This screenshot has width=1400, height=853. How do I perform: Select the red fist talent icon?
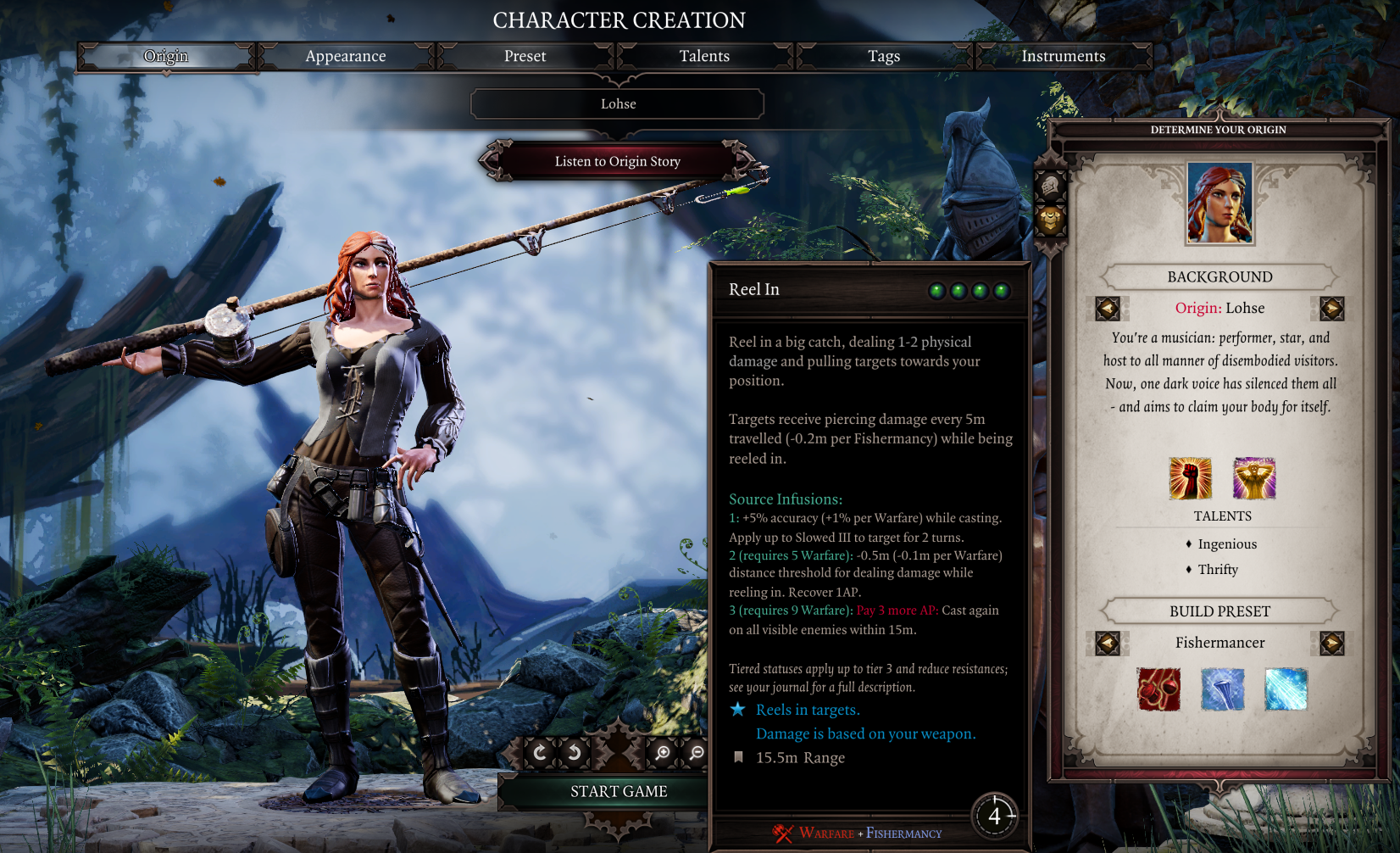[x=1190, y=477]
